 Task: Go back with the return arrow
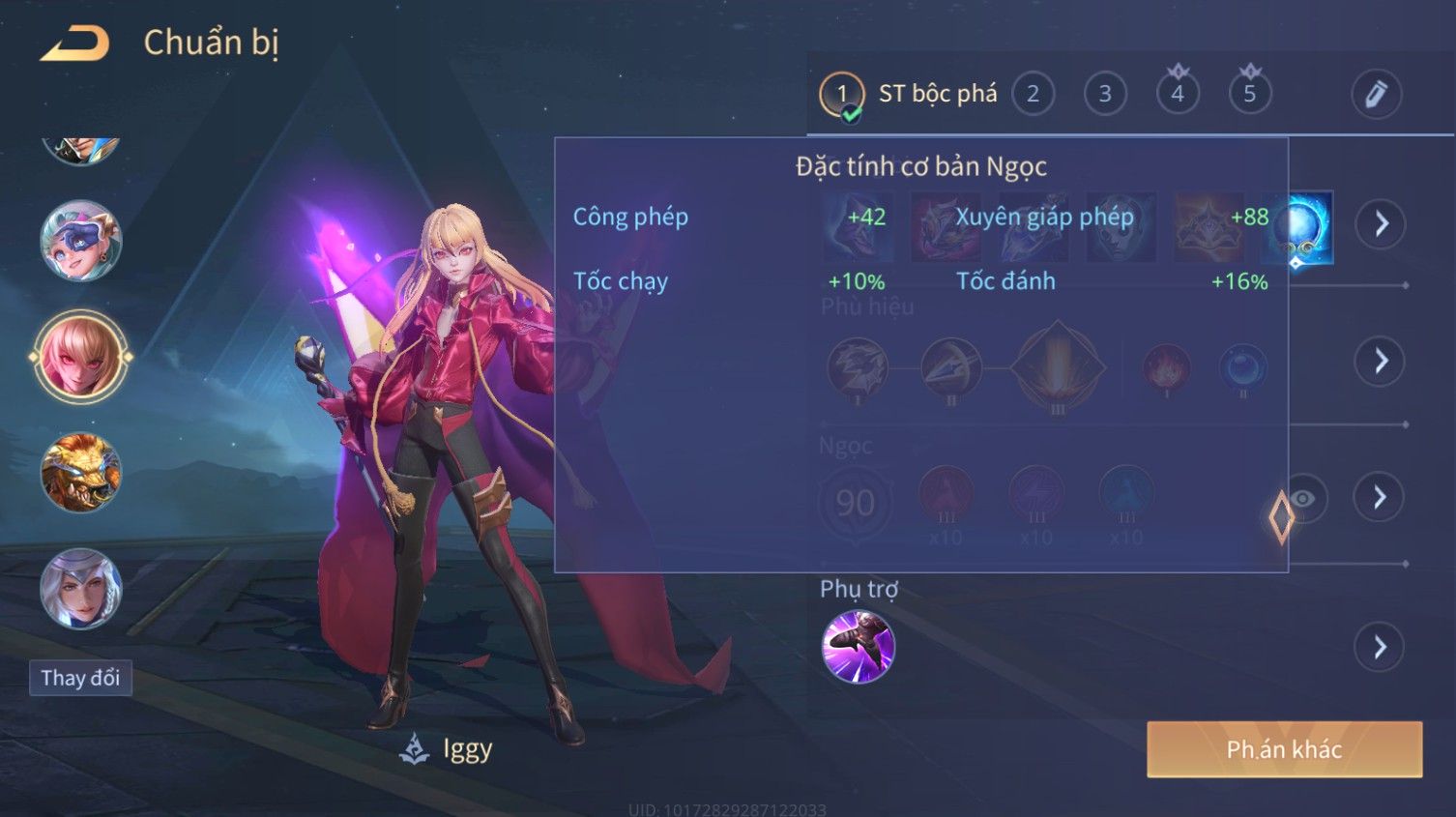tap(75, 44)
